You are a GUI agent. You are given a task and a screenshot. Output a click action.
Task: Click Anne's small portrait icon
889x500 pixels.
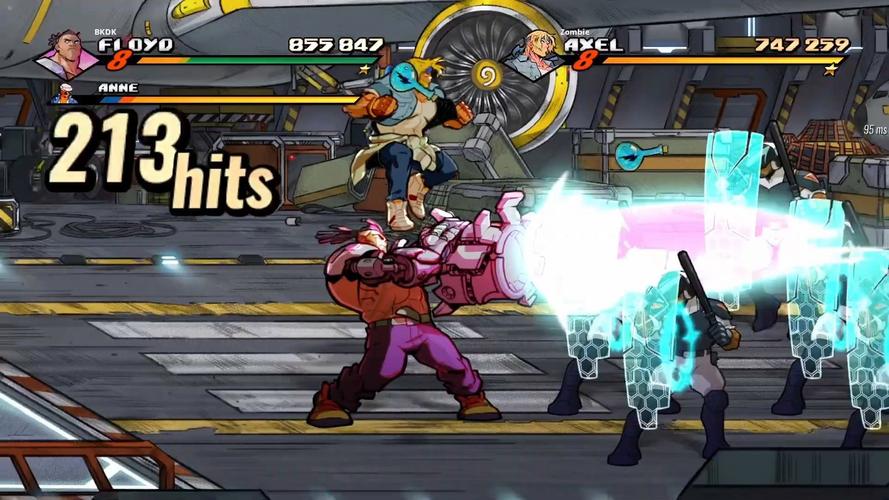tap(65, 95)
